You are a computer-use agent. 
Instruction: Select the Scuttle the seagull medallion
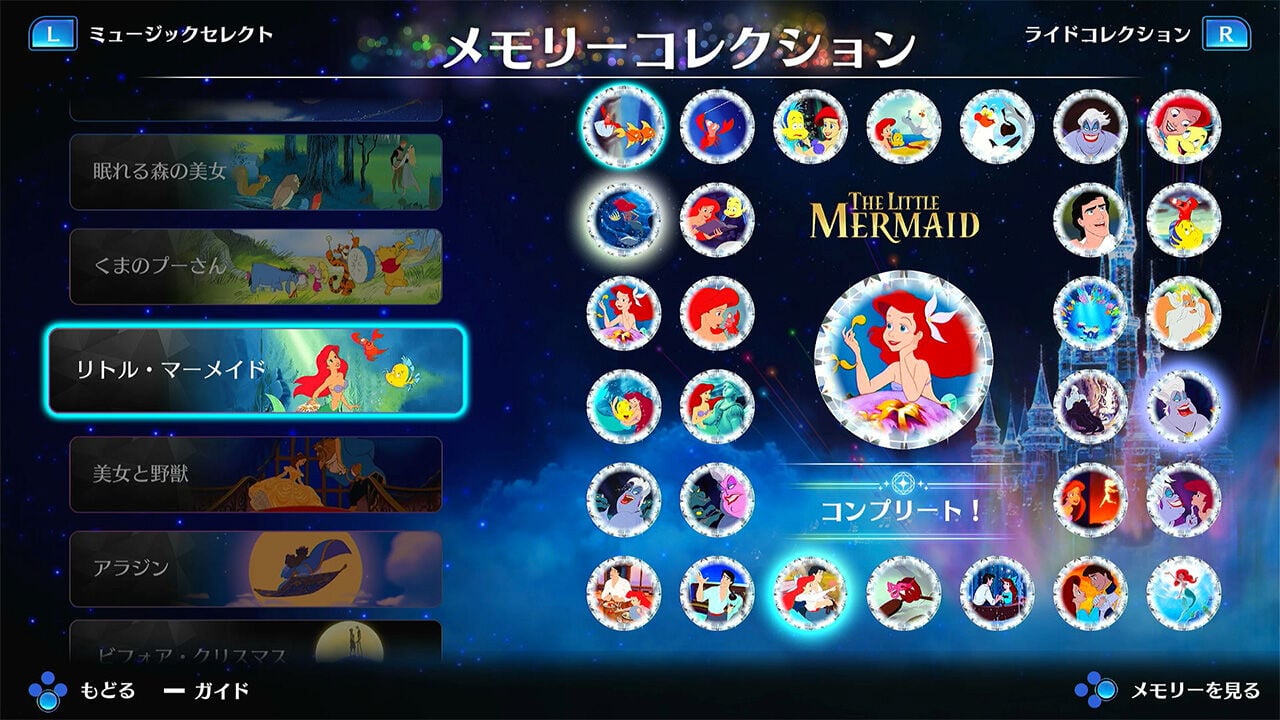coord(997,128)
